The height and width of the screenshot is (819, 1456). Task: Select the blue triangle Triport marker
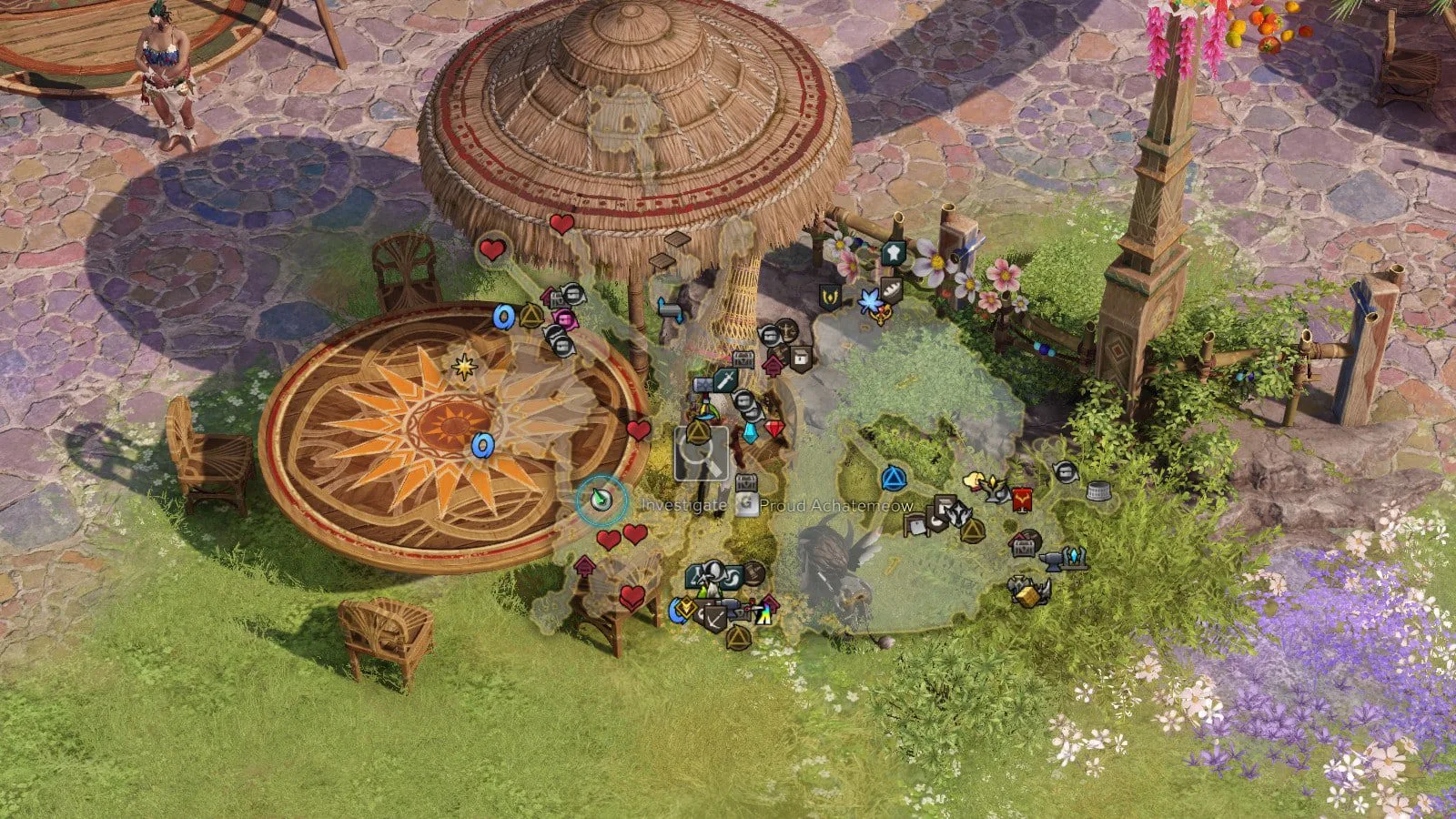(x=892, y=477)
